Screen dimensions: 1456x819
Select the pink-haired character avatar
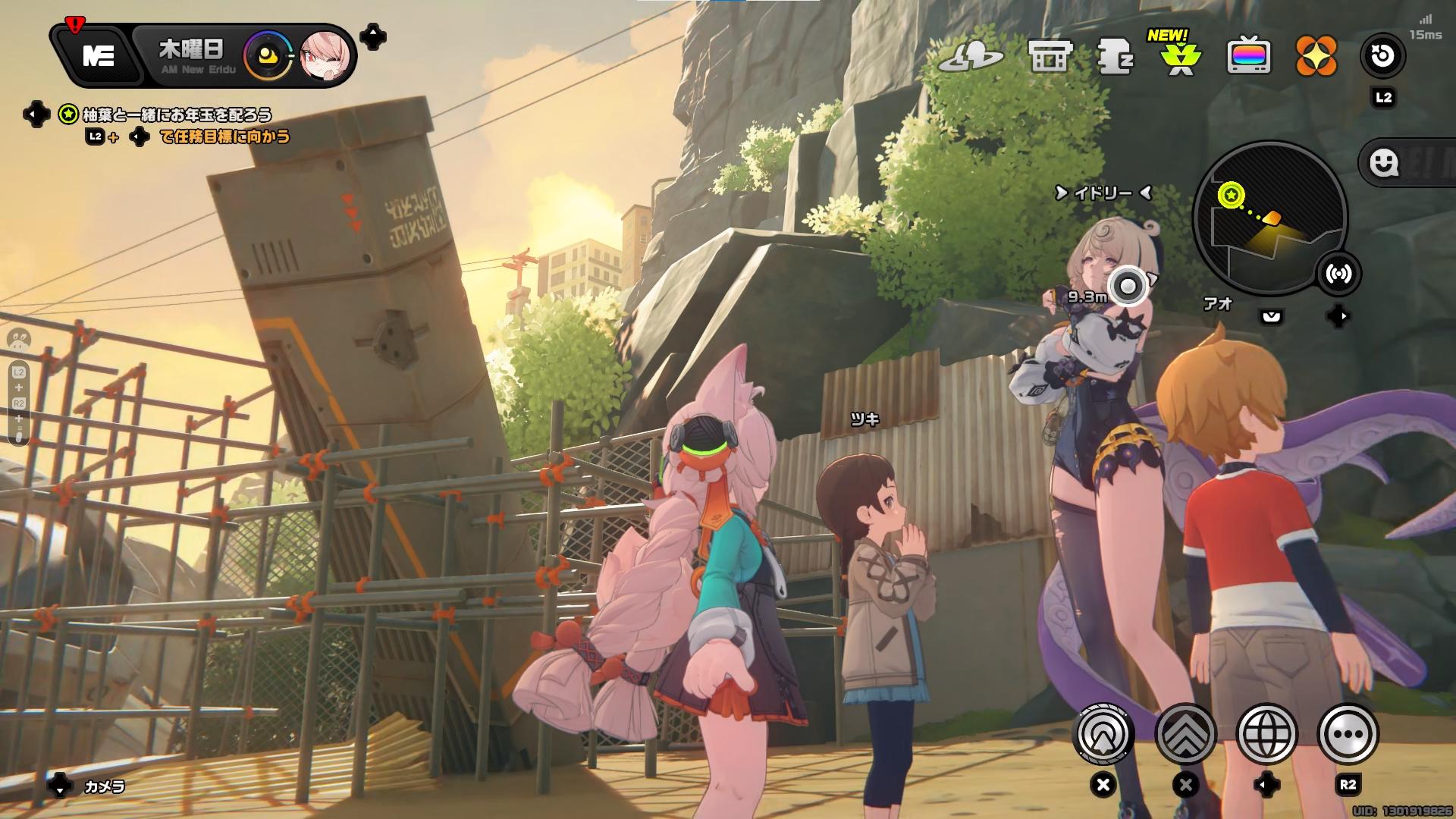326,56
